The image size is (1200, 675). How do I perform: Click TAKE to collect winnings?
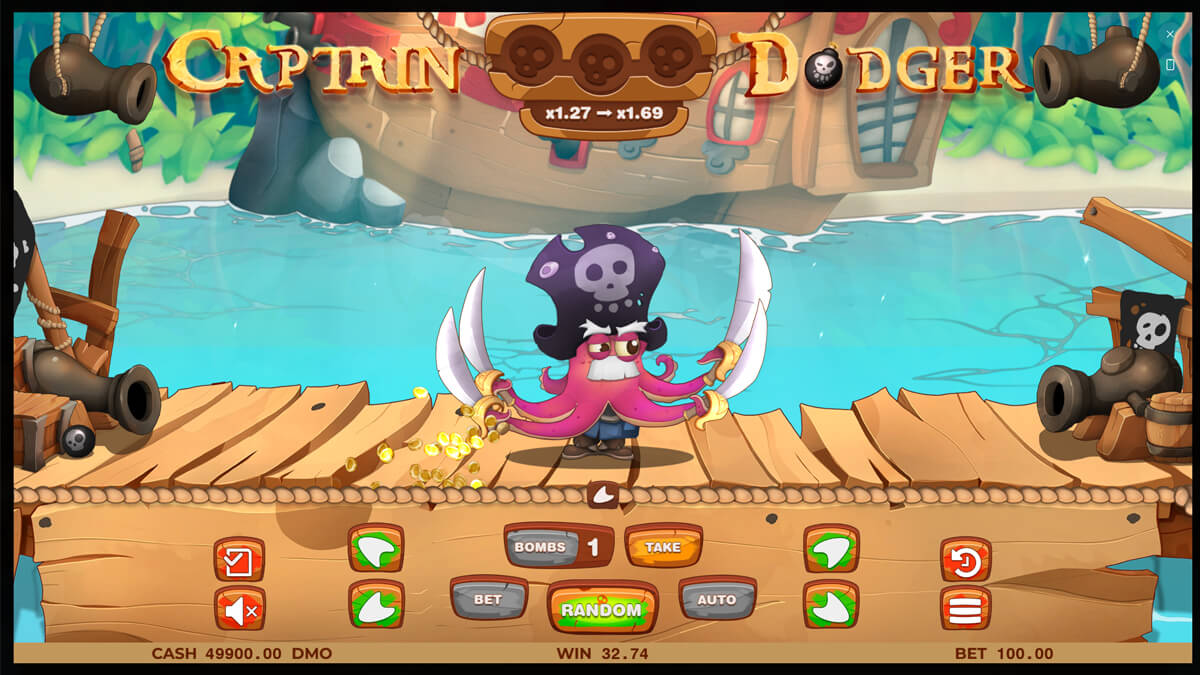tap(662, 546)
